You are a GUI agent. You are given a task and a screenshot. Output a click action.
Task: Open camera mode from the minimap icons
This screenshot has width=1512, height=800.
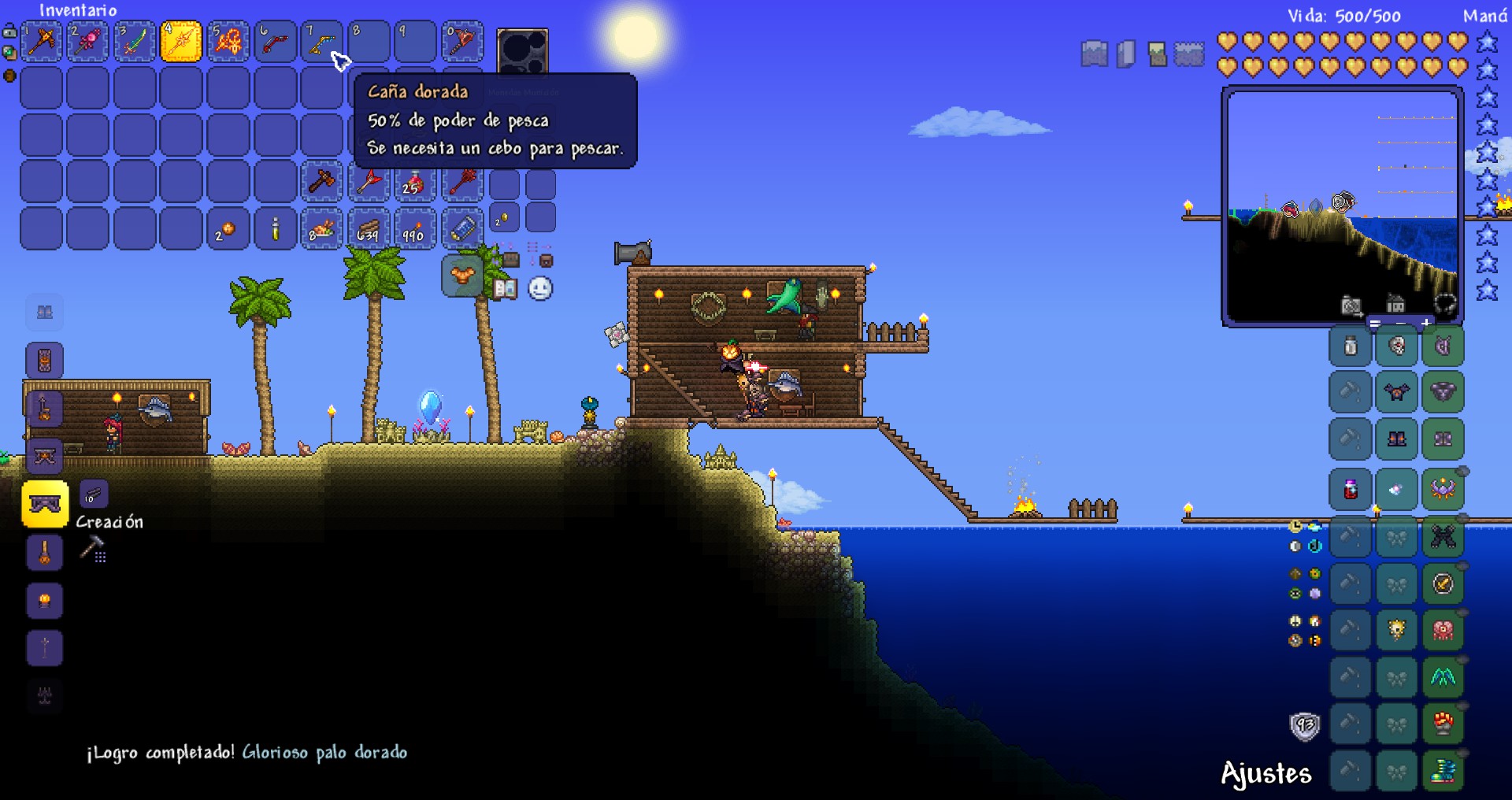(1351, 306)
